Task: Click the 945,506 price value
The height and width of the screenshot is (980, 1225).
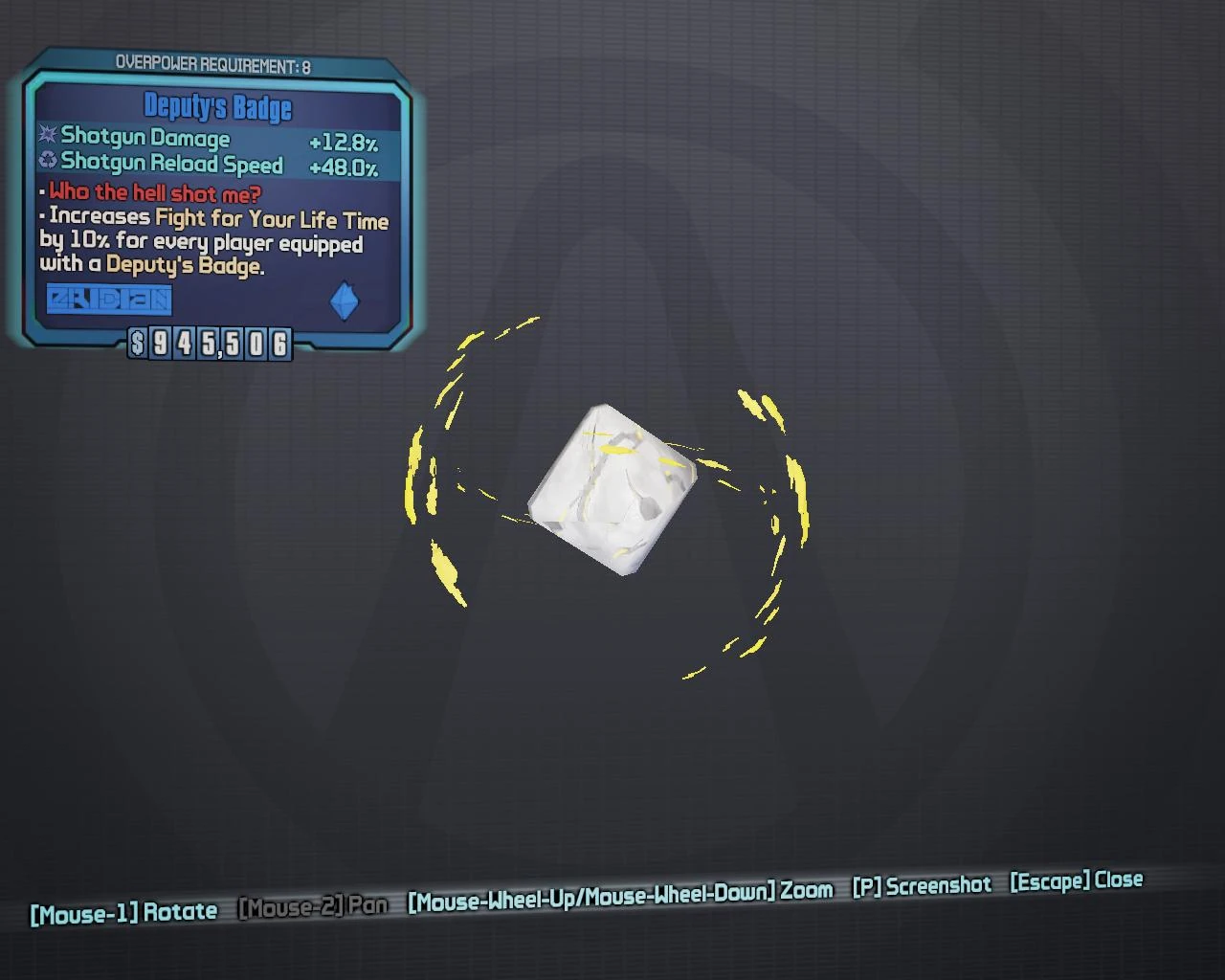Action: point(218,344)
